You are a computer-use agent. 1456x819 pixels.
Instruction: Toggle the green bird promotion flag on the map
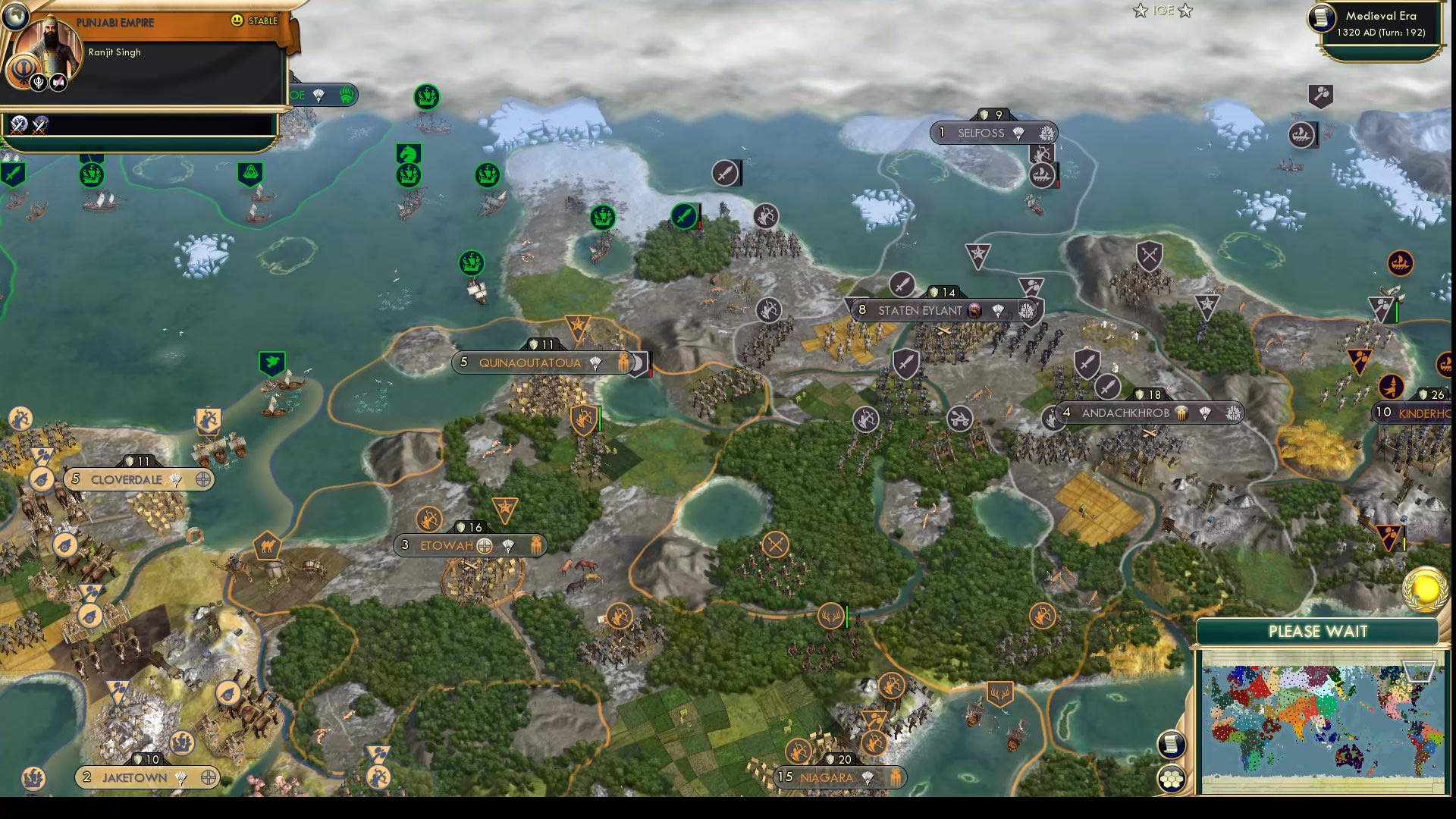pyautogui.click(x=272, y=363)
